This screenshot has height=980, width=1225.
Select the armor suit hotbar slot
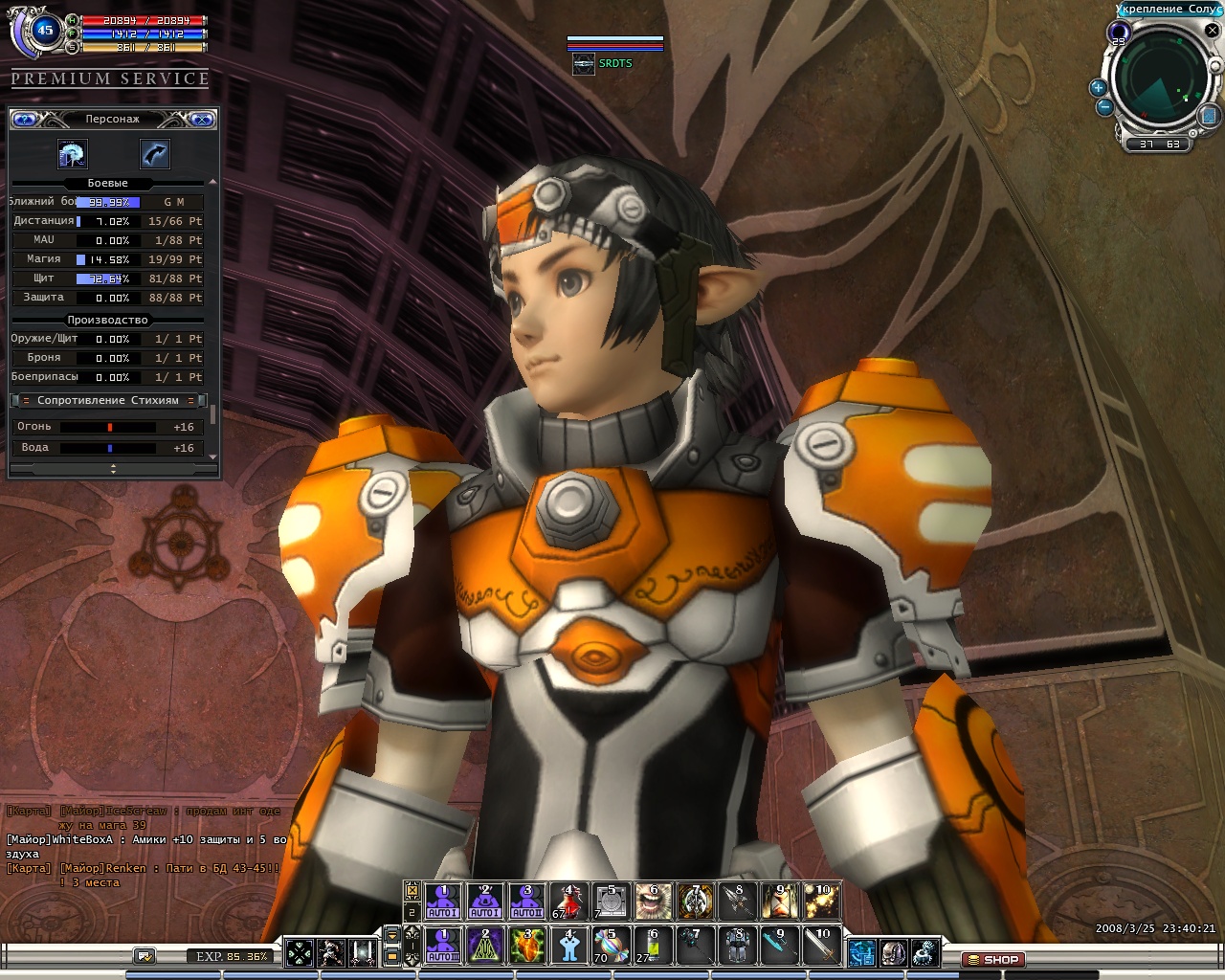[737, 945]
